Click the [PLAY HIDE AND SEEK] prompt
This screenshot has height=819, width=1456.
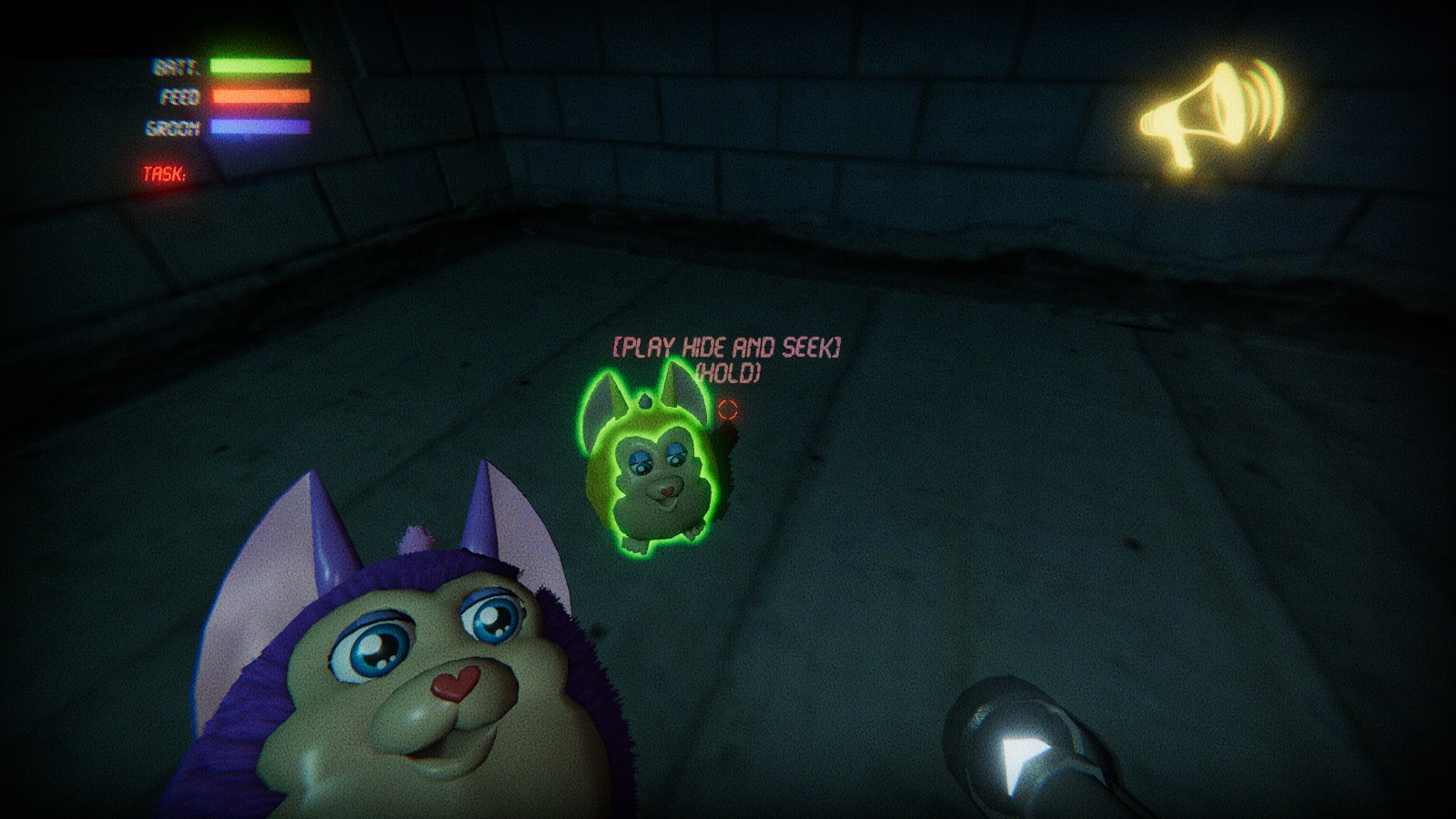coord(728,344)
